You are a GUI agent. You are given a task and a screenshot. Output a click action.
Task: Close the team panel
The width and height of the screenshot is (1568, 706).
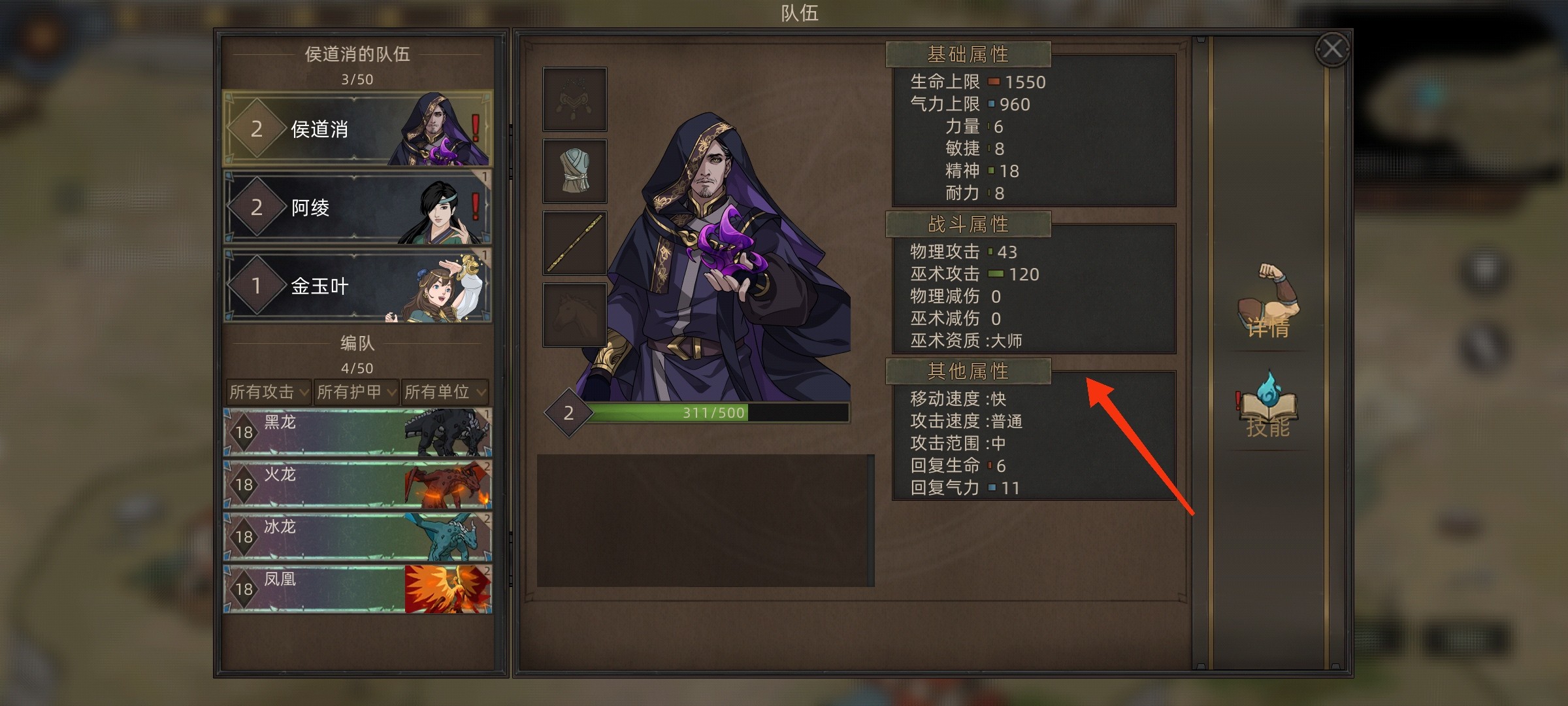click(1332, 49)
